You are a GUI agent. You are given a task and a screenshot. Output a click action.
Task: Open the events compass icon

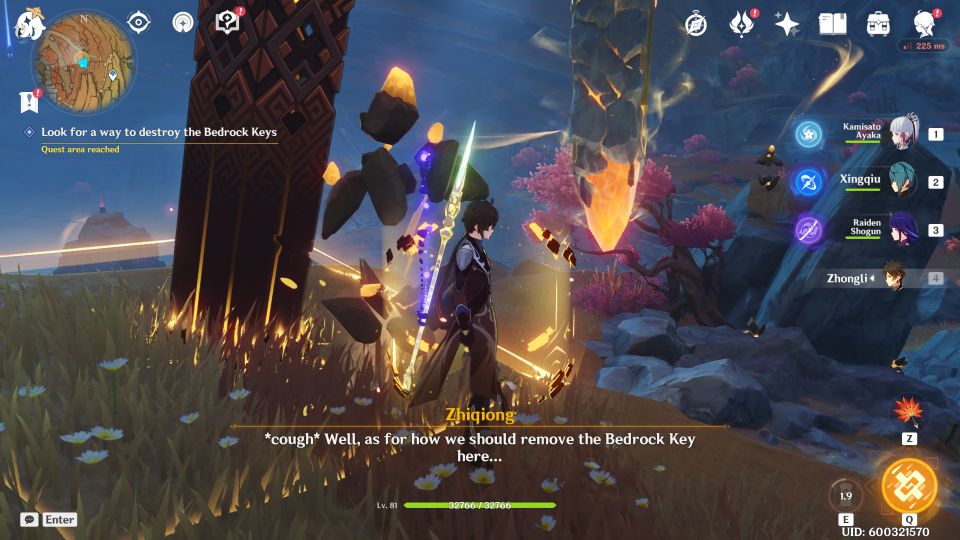click(x=695, y=24)
